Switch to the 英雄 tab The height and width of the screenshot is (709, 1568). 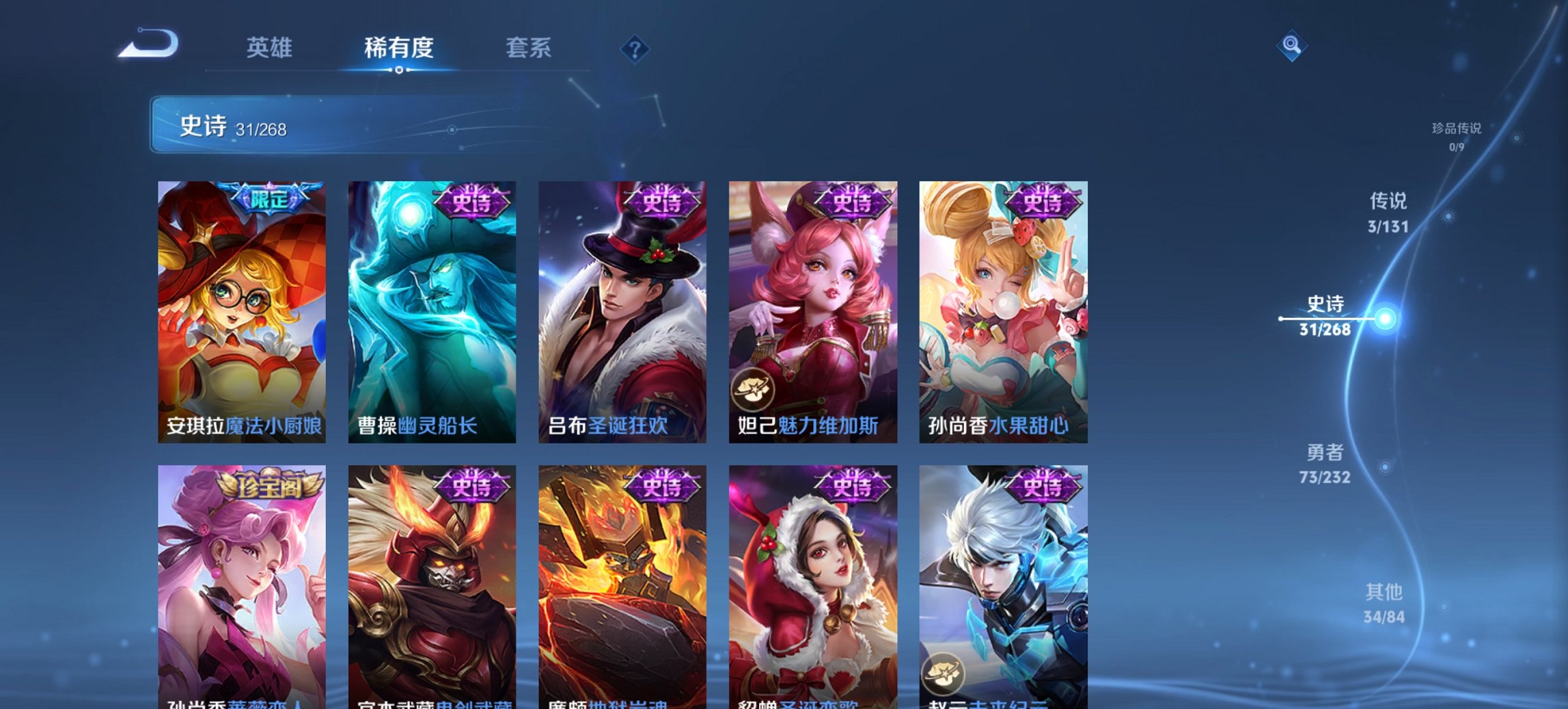tap(272, 48)
